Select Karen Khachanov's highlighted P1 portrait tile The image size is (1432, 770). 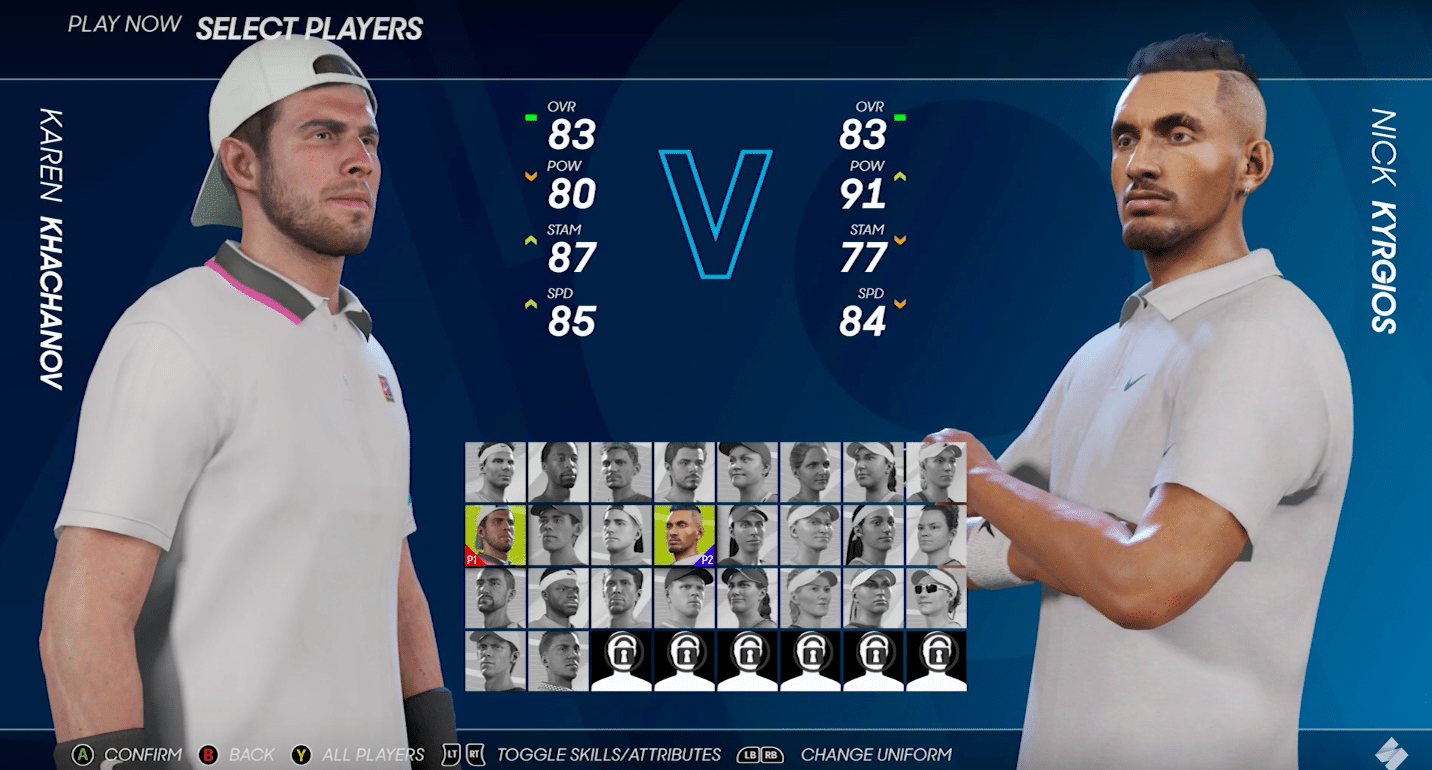click(495, 535)
